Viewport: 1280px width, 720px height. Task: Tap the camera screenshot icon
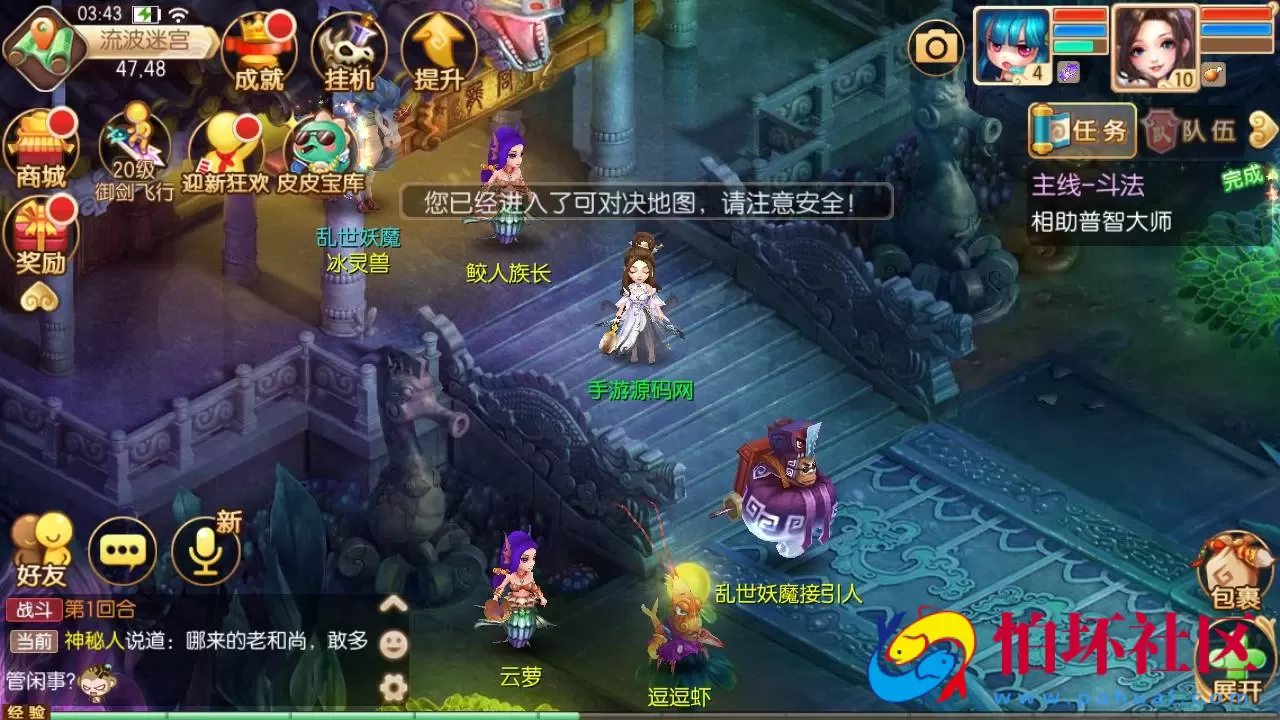point(936,45)
